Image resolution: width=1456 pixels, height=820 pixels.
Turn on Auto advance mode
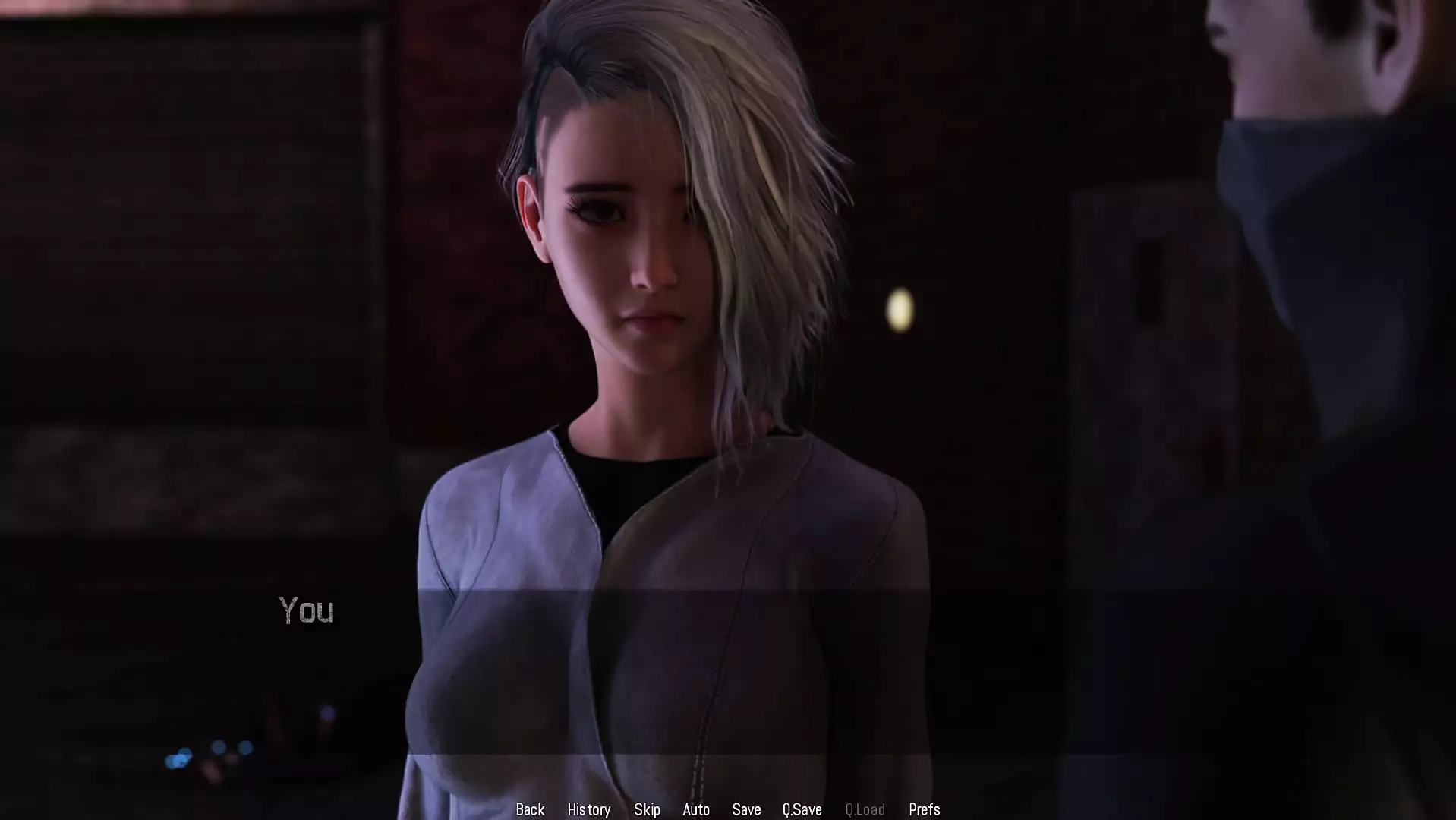pos(696,809)
